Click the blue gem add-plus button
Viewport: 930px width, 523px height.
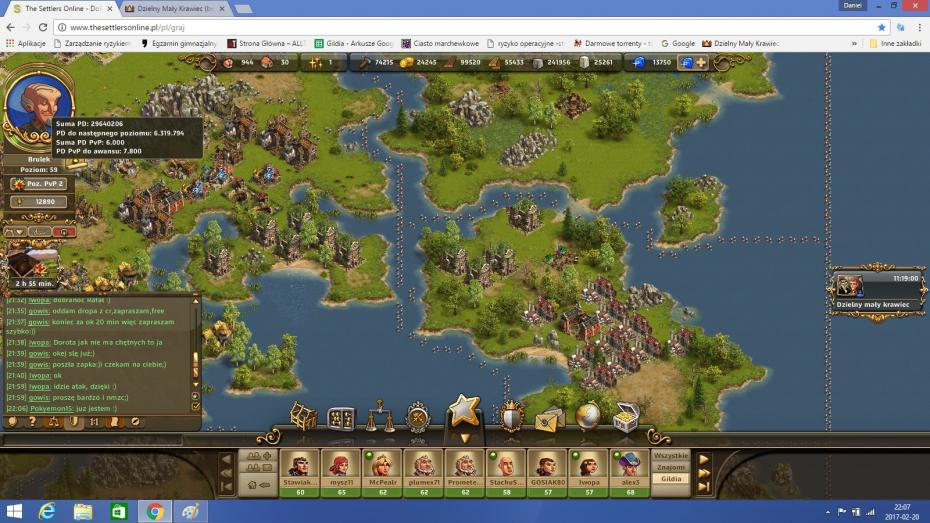click(x=701, y=62)
